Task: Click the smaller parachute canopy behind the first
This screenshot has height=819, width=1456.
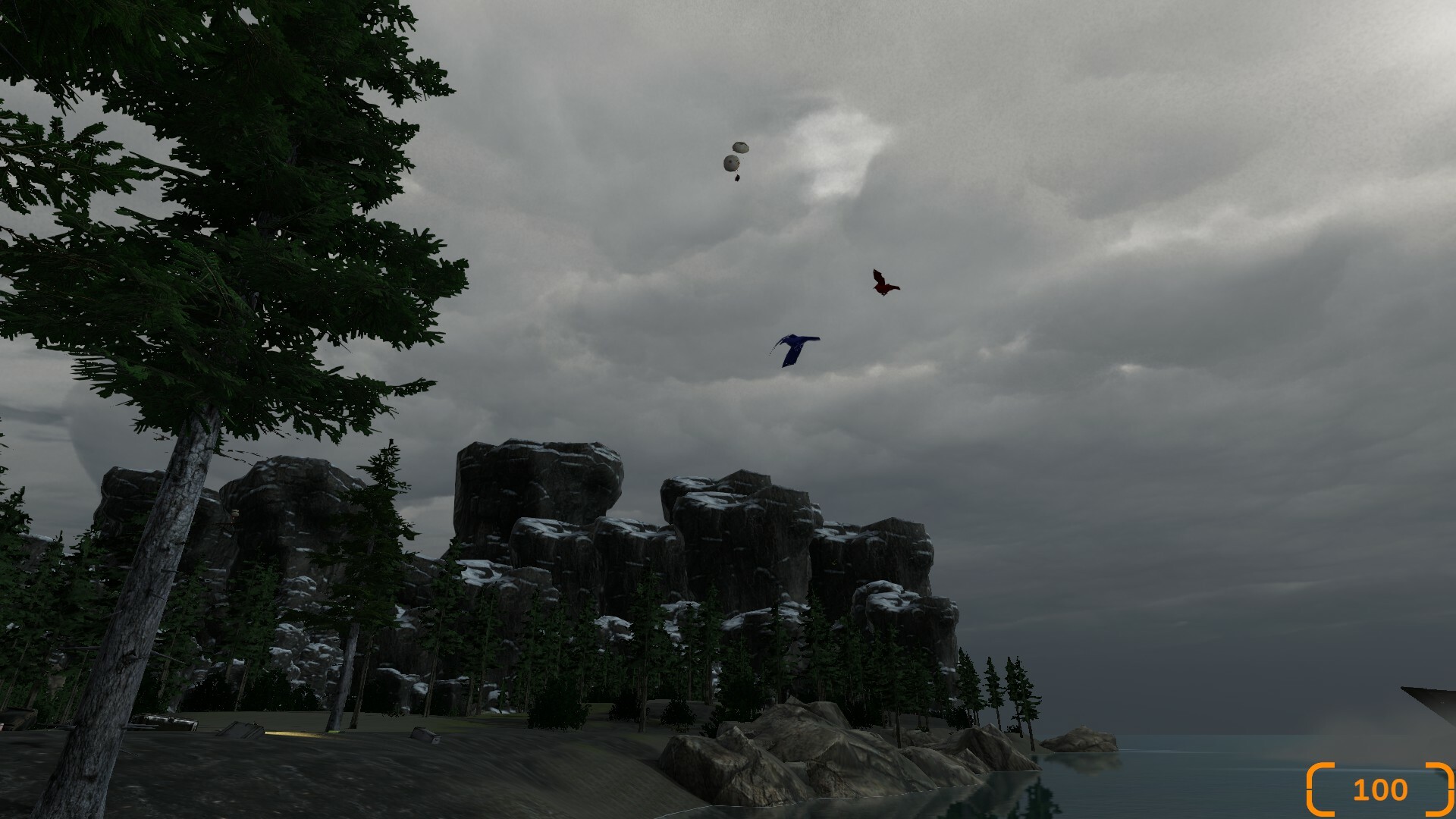Action: (741, 146)
